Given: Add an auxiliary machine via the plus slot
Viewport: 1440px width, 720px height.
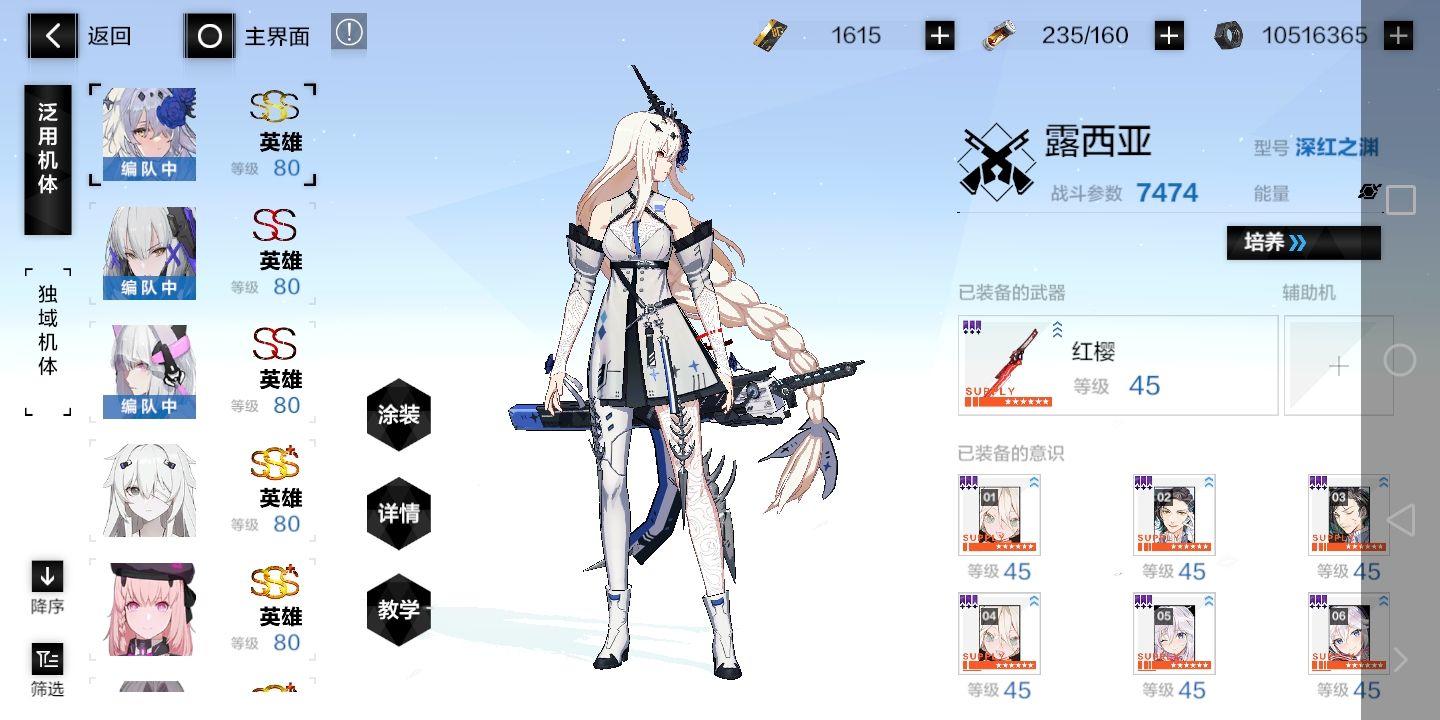Looking at the screenshot, I should [x=1338, y=366].
